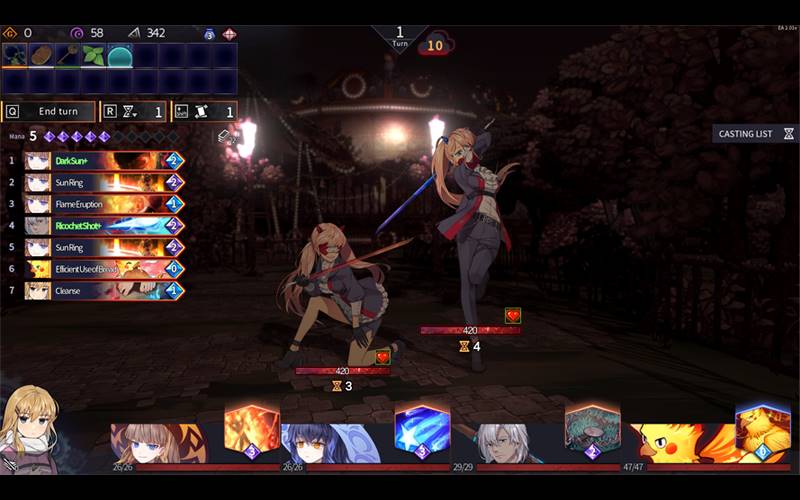Viewport: 800px width, 500px height.
Task: Choose the RicochetShot+ skill card
Action: pyautogui.click(x=104, y=226)
